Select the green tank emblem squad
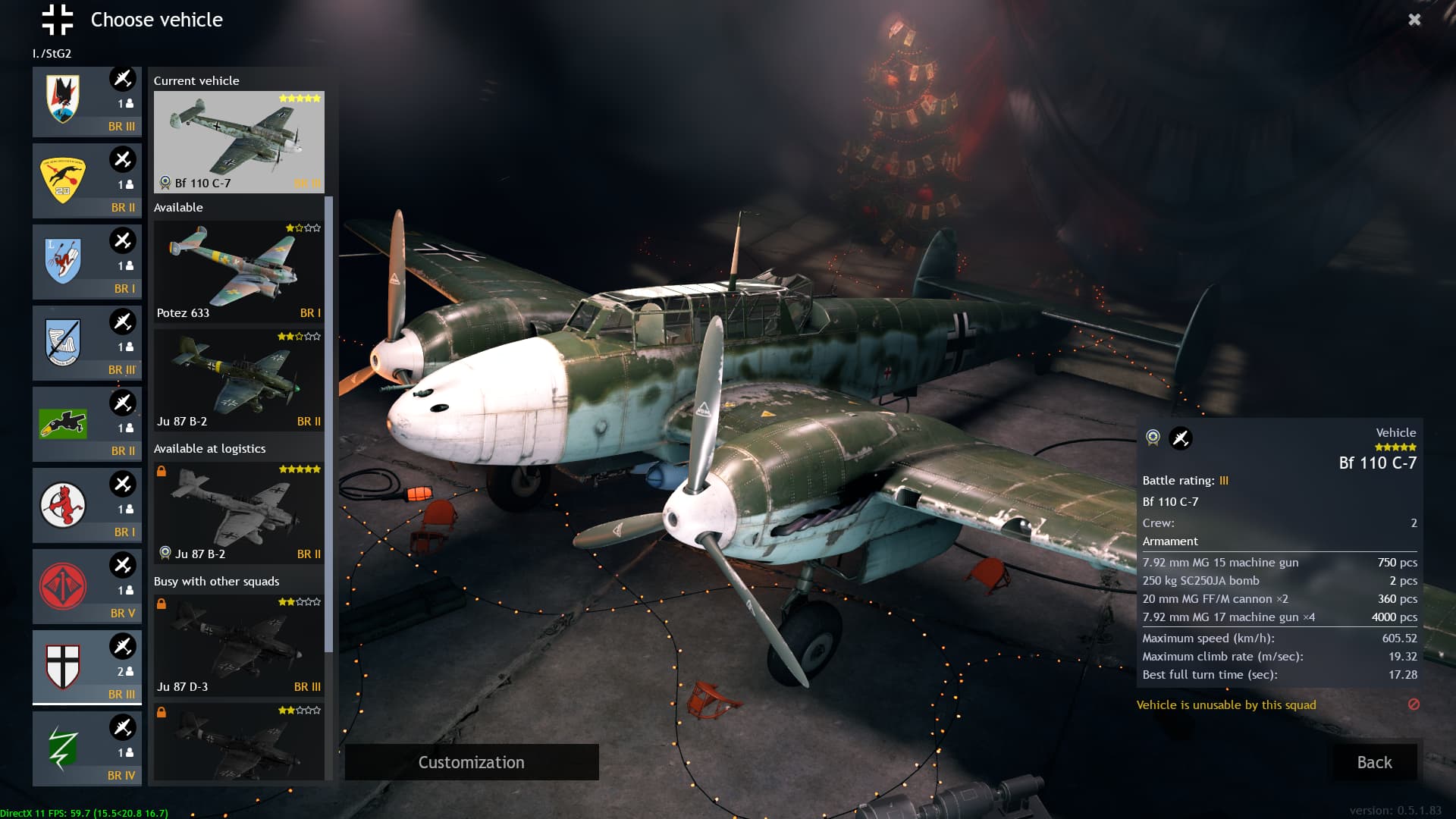This screenshot has width=1456, height=819. 86,425
